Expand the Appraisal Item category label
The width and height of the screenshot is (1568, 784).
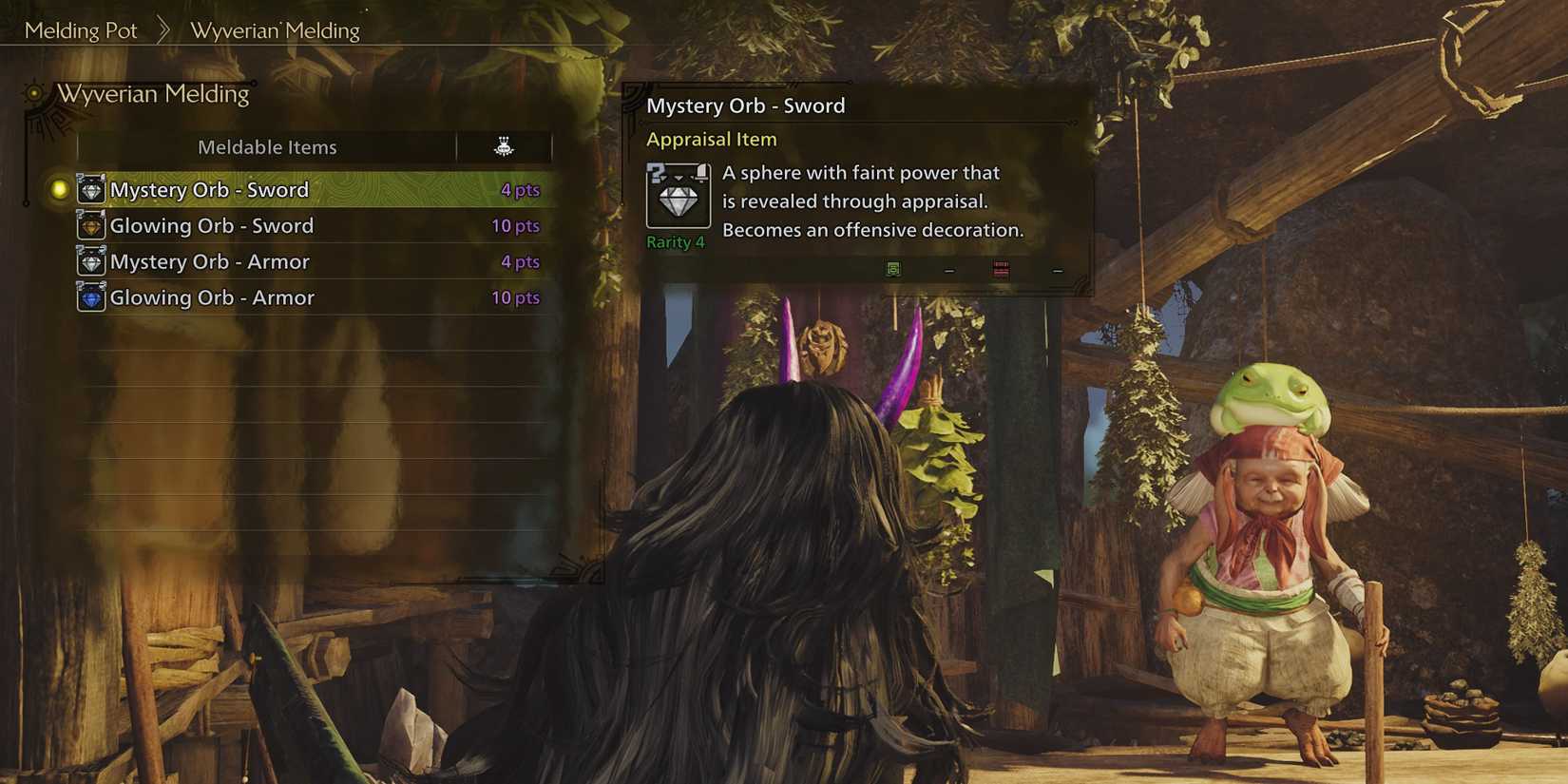tap(712, 139)
